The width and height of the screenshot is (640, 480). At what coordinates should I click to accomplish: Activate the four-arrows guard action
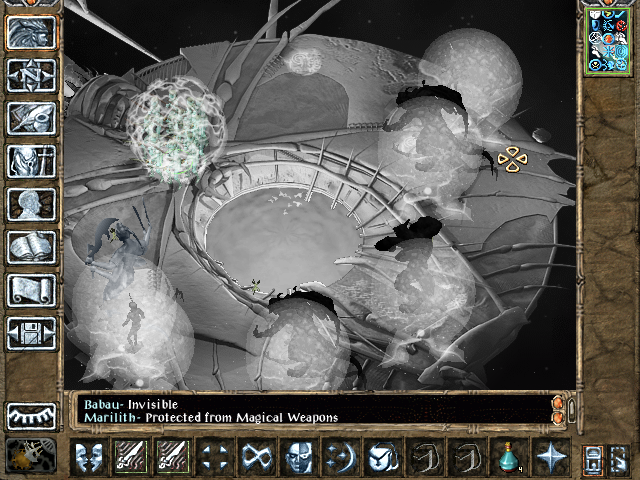click(x=213, y=457)
